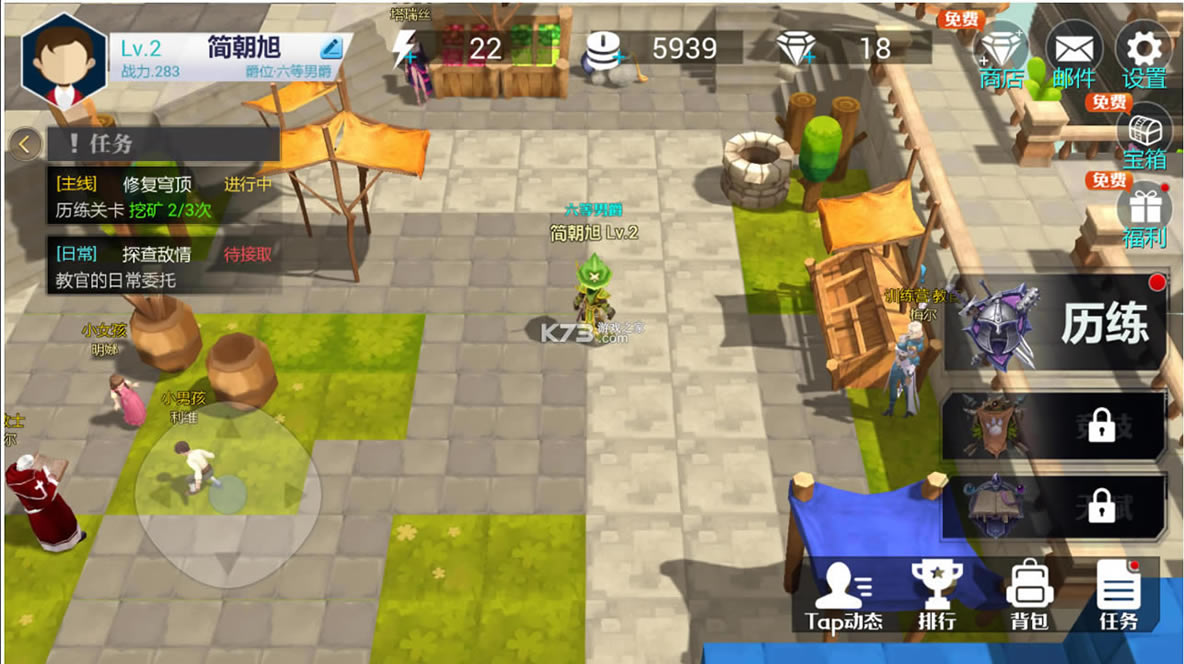Image resolution: width=1184 pixels, height=664 pixels.
Task: Add more energy with lightning bolt icon
Action: 404,48
